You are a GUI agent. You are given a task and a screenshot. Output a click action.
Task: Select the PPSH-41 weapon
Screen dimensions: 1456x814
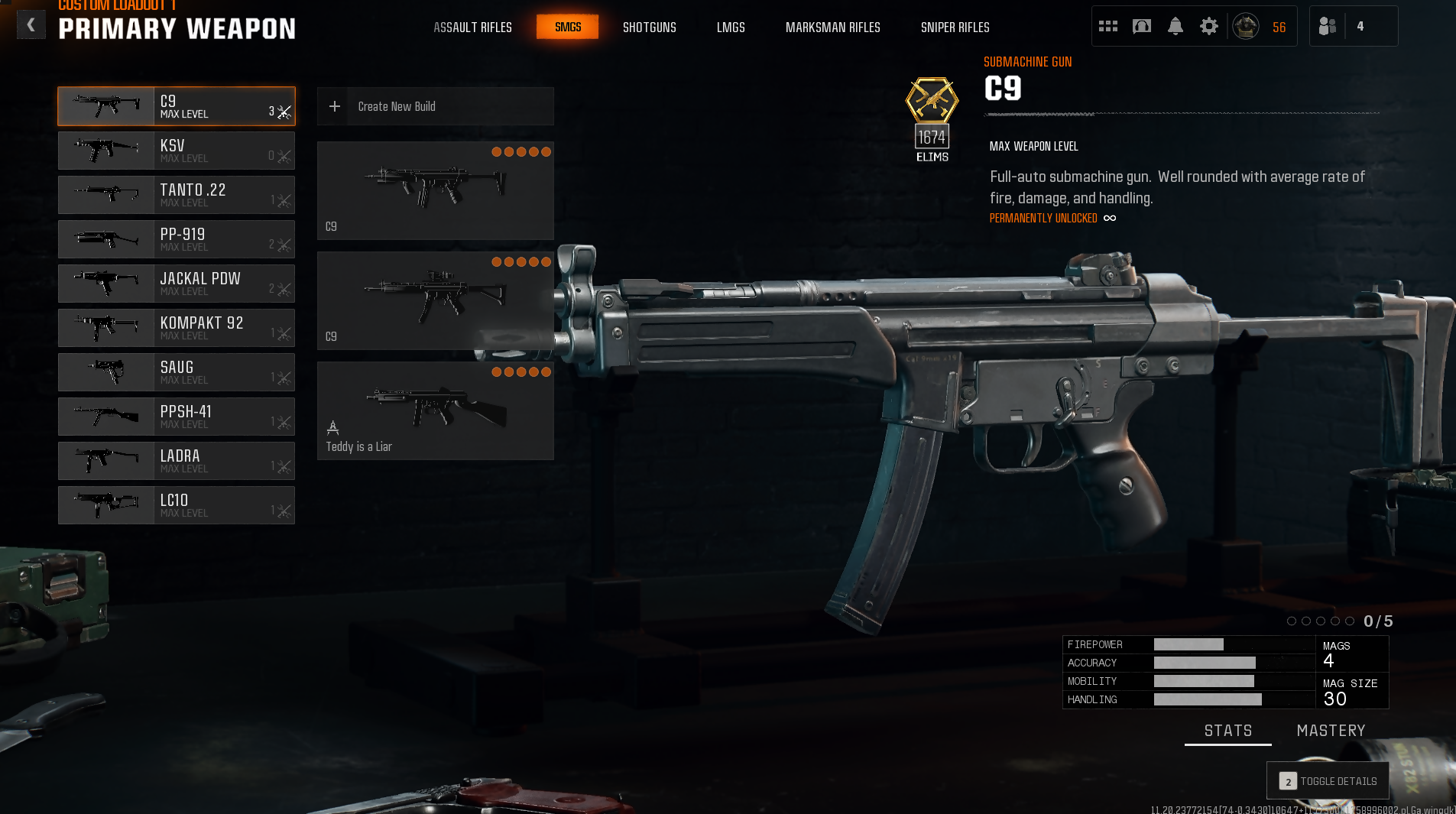coord(176,417)
